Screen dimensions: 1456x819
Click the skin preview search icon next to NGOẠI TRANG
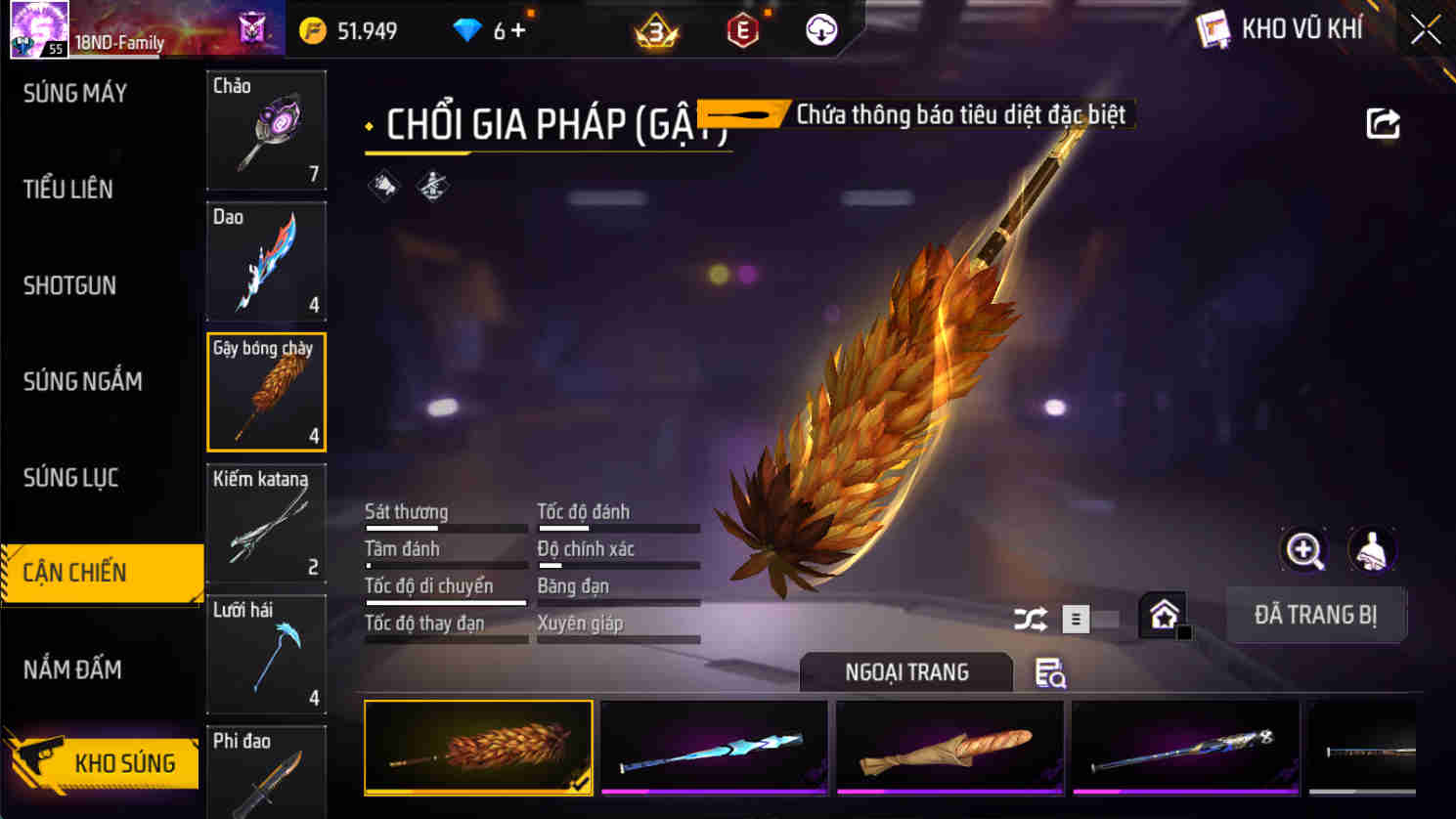point(1050,674)
